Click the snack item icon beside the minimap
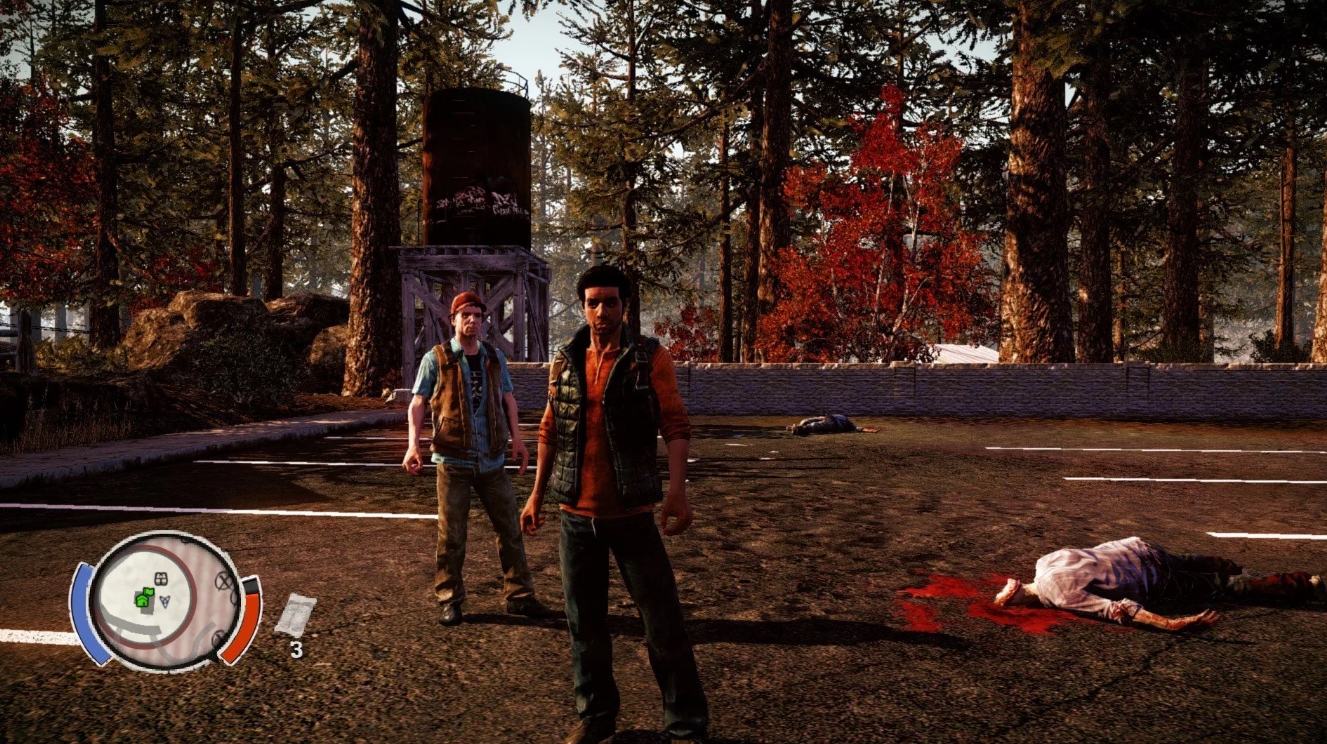This screenshot has height=744, width=1327. click(295, 613)
